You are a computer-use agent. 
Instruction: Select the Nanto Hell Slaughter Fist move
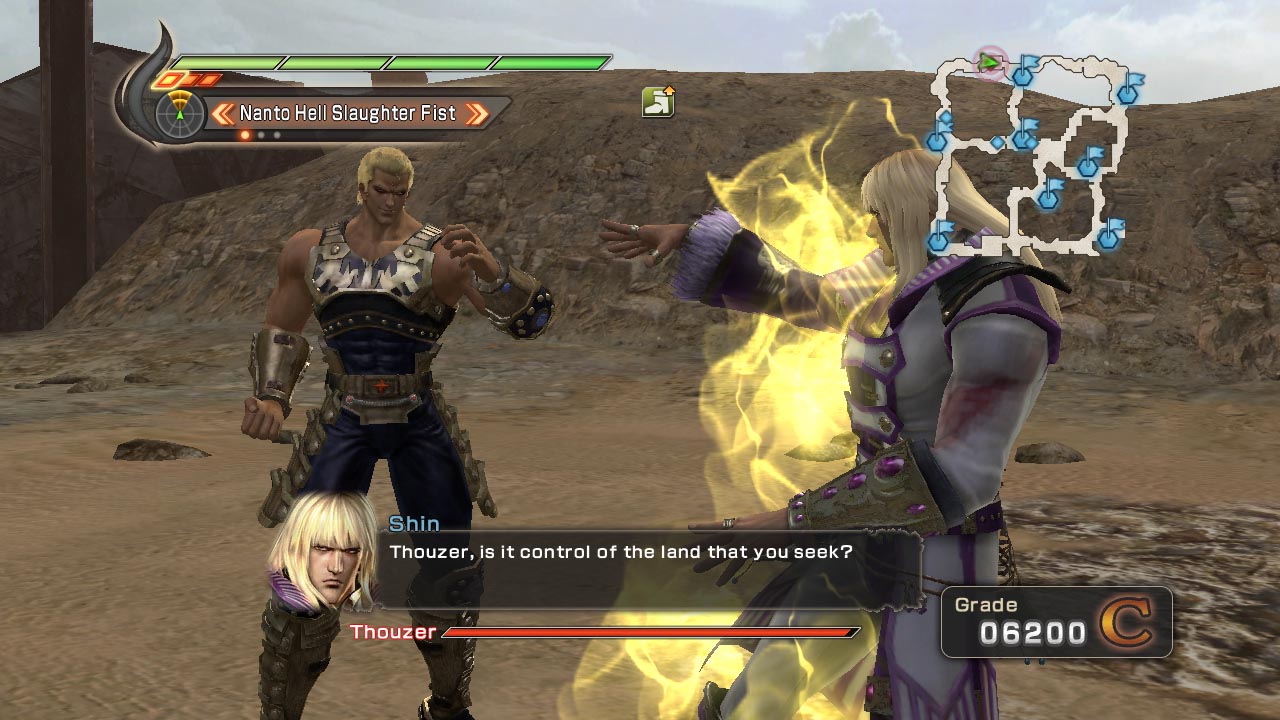[x=348, y=113]
